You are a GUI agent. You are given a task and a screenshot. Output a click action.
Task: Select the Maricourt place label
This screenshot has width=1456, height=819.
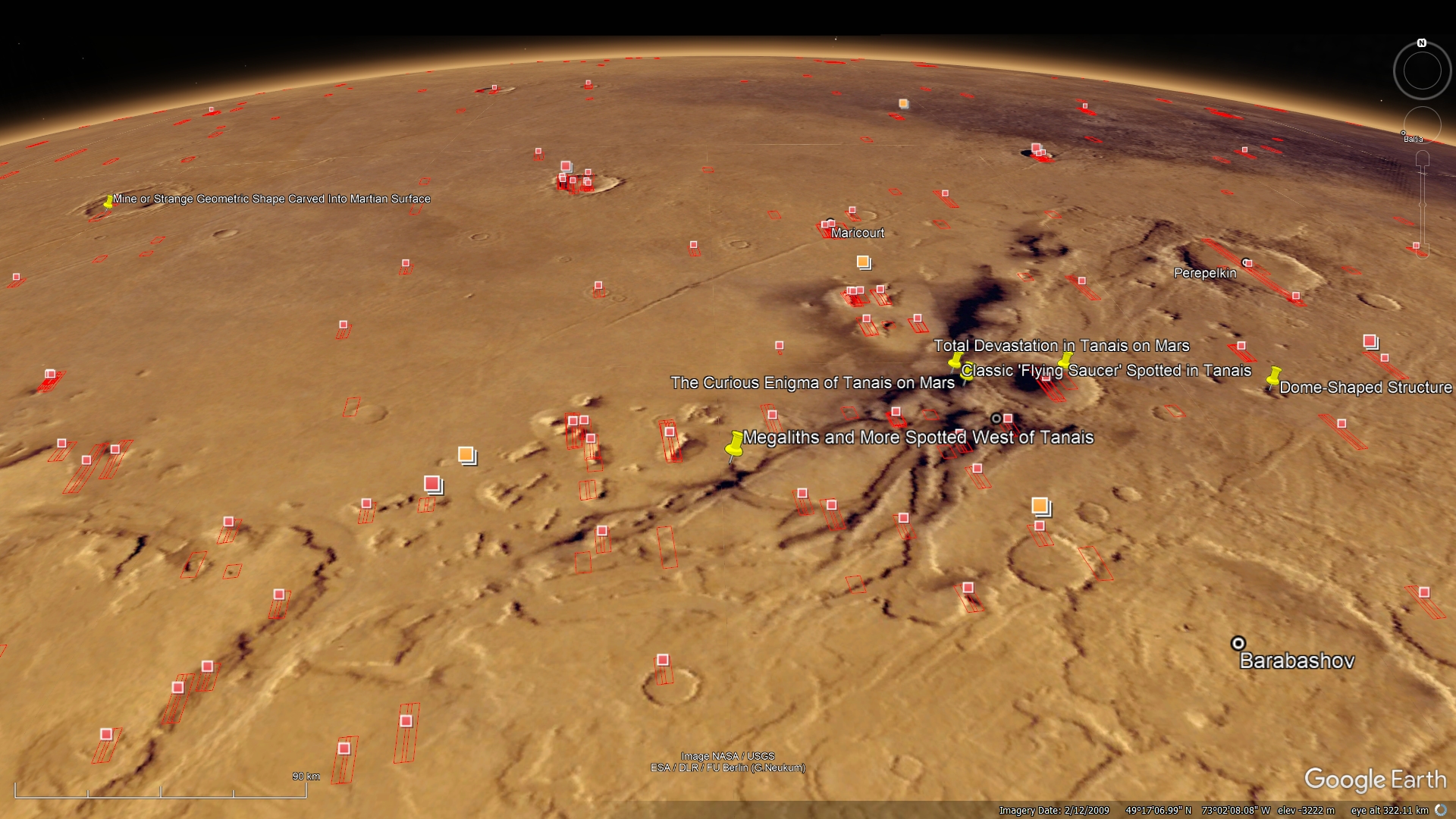(857, 233)
